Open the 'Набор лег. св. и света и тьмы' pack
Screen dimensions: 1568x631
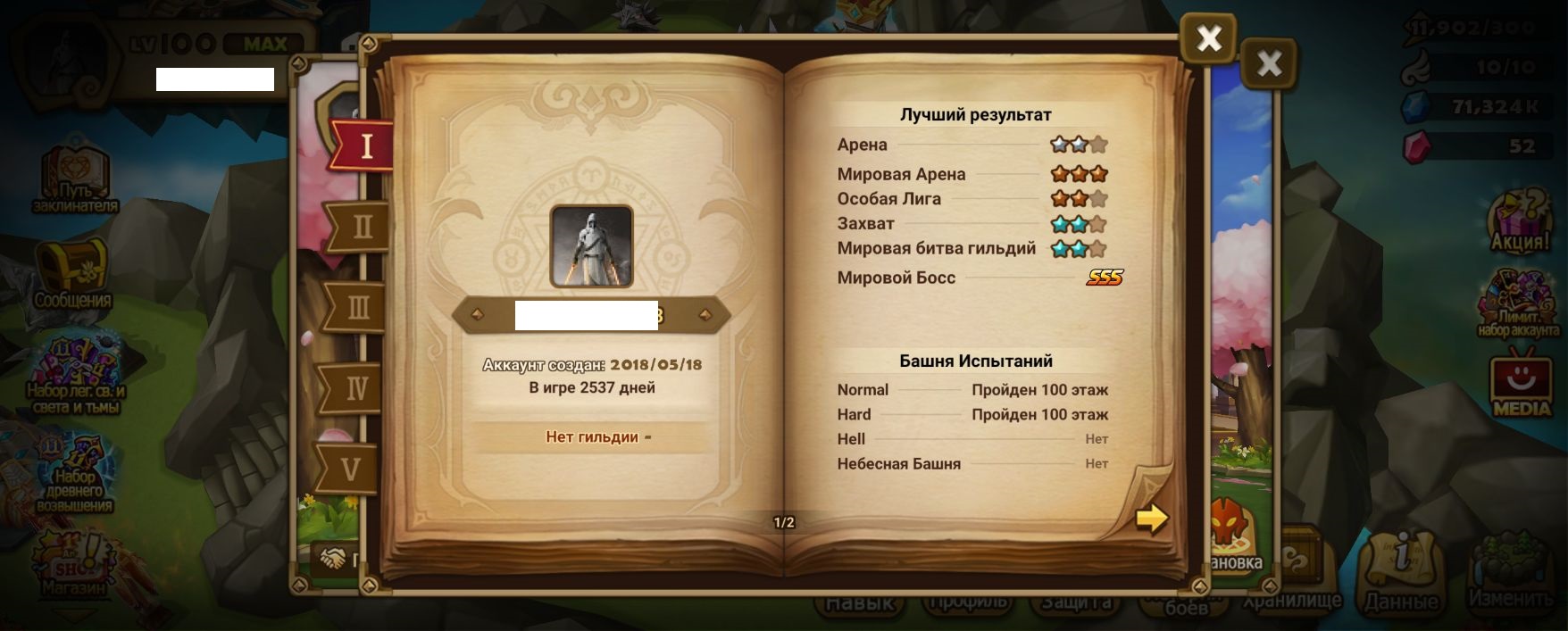click(x=75, y=375)
